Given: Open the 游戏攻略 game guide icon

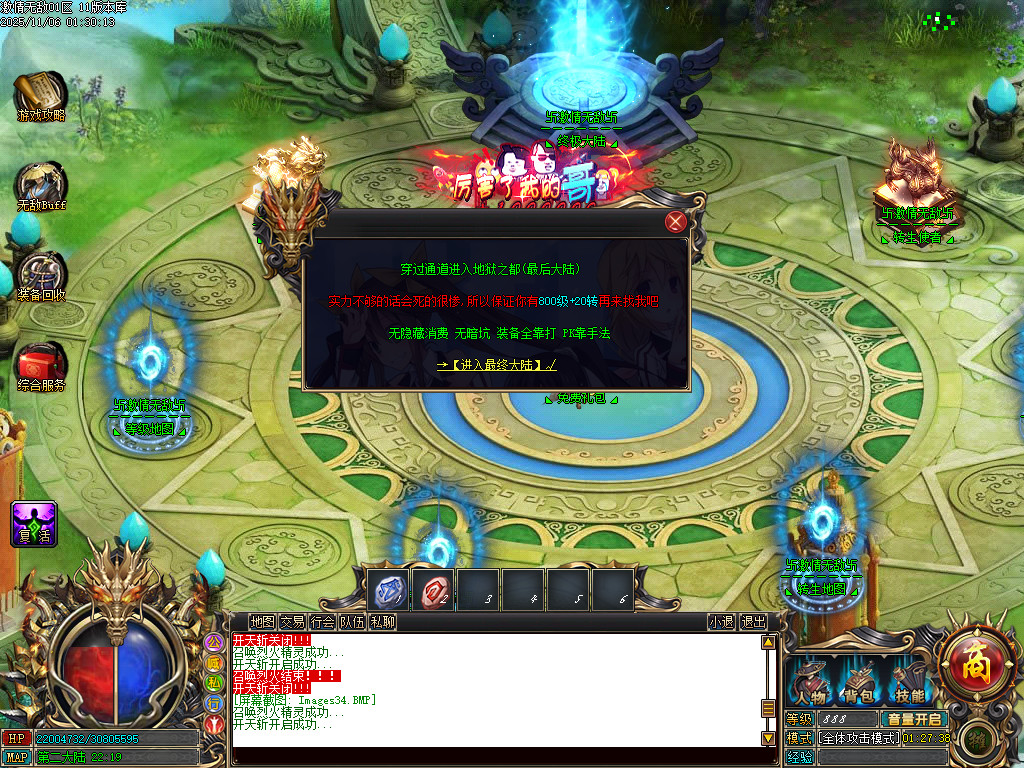Looking at the screenshot, I should [x=40, y=98].
